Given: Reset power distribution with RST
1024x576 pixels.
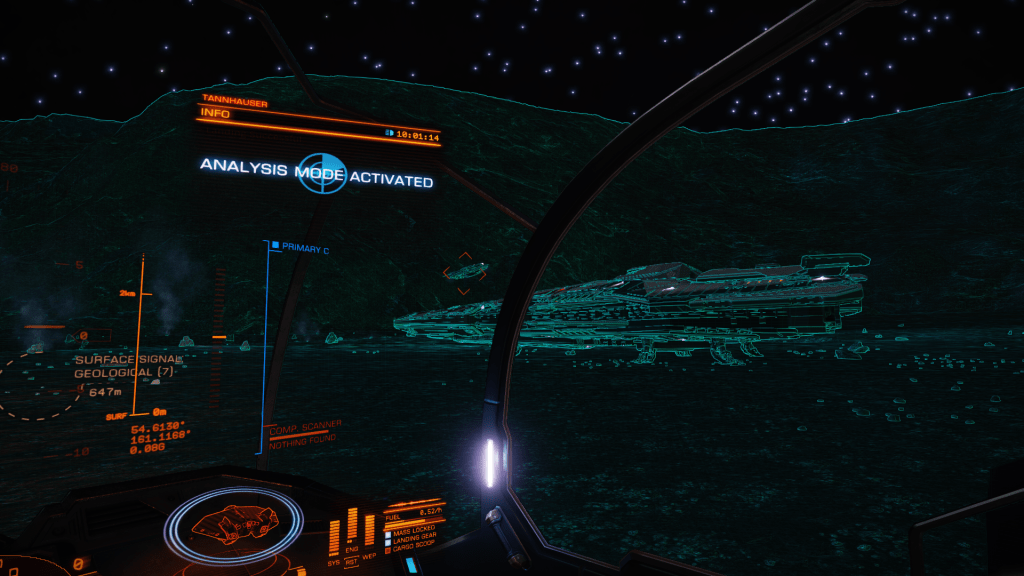Looking at the screenshot, I should pos(351,562).
